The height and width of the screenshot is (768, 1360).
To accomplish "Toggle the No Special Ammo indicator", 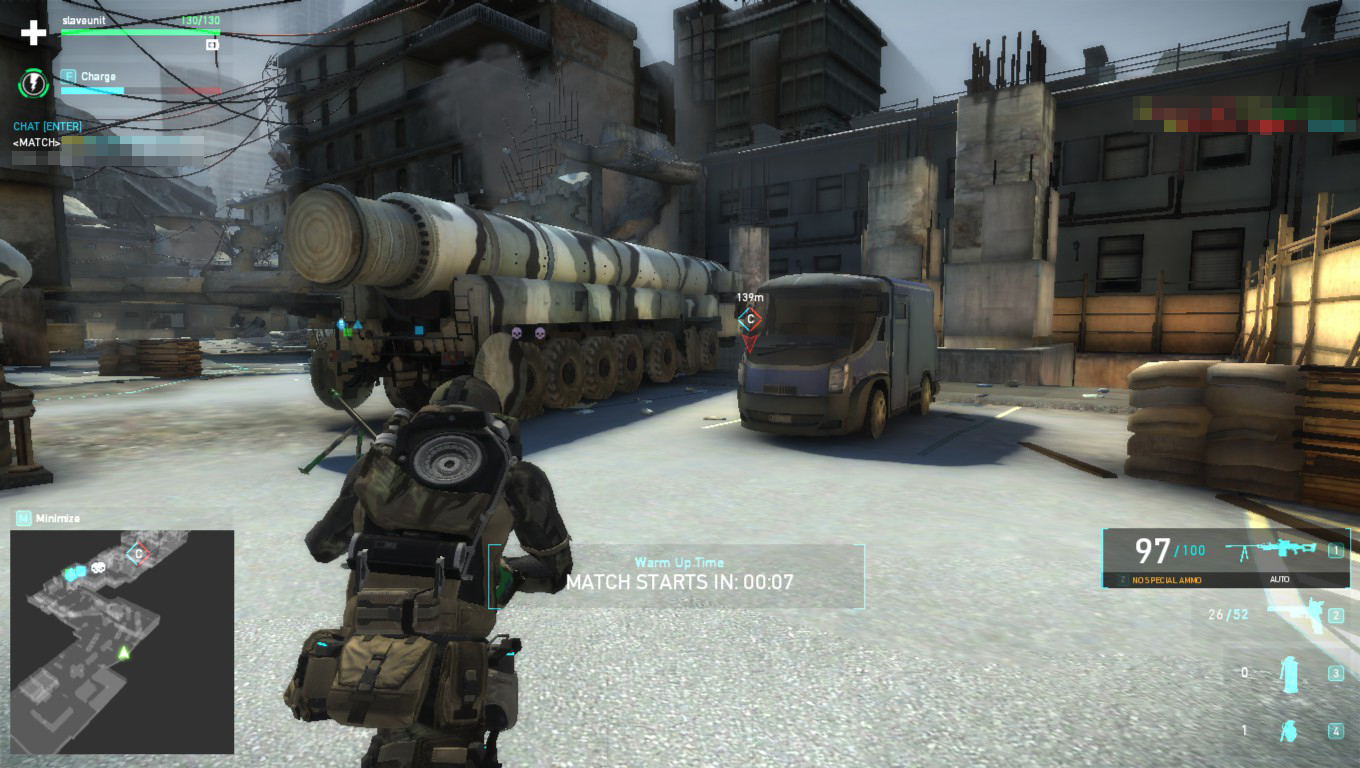I will (x=1167, y=580).
